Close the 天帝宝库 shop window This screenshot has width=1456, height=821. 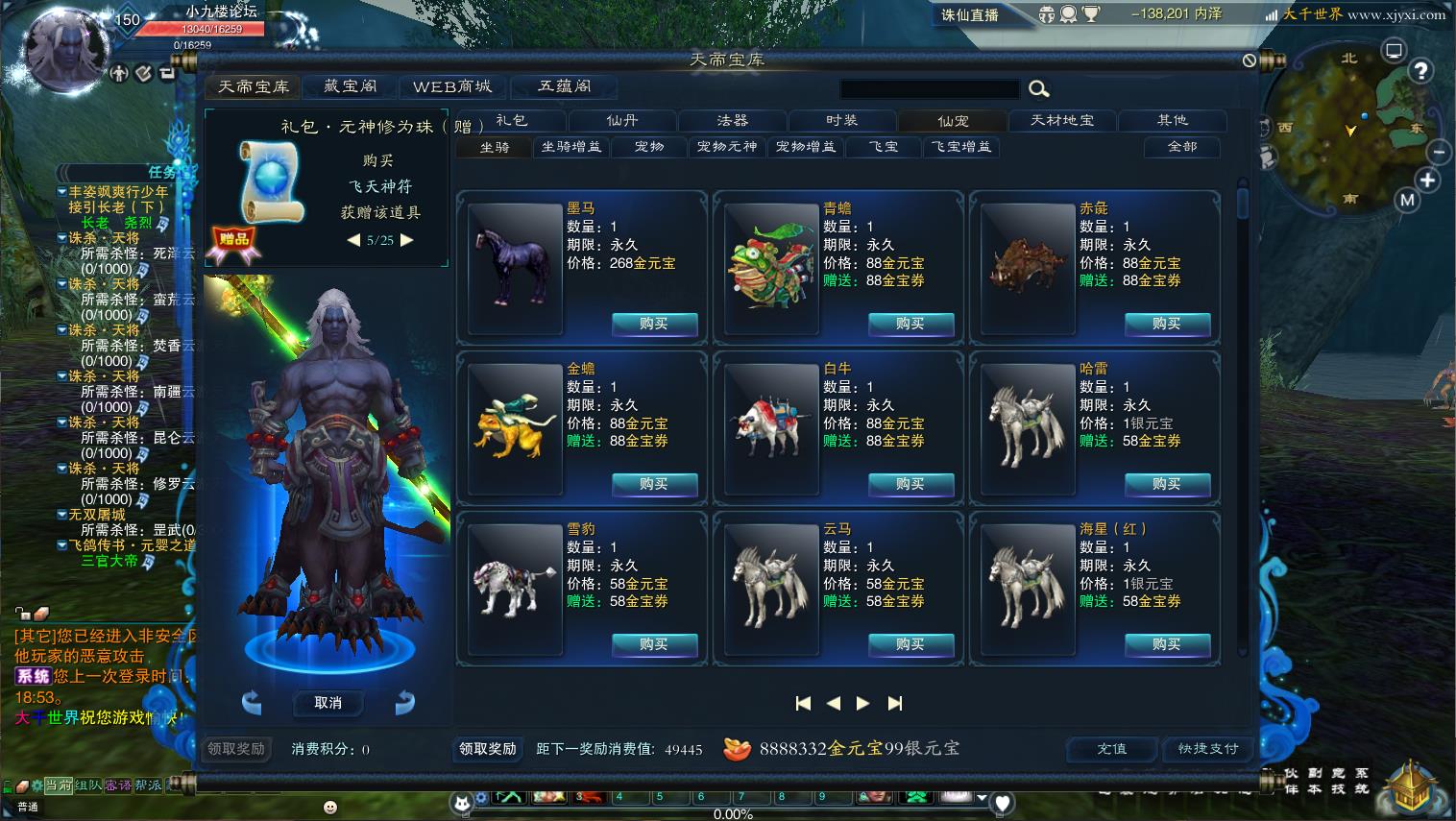click(1250, 60)
